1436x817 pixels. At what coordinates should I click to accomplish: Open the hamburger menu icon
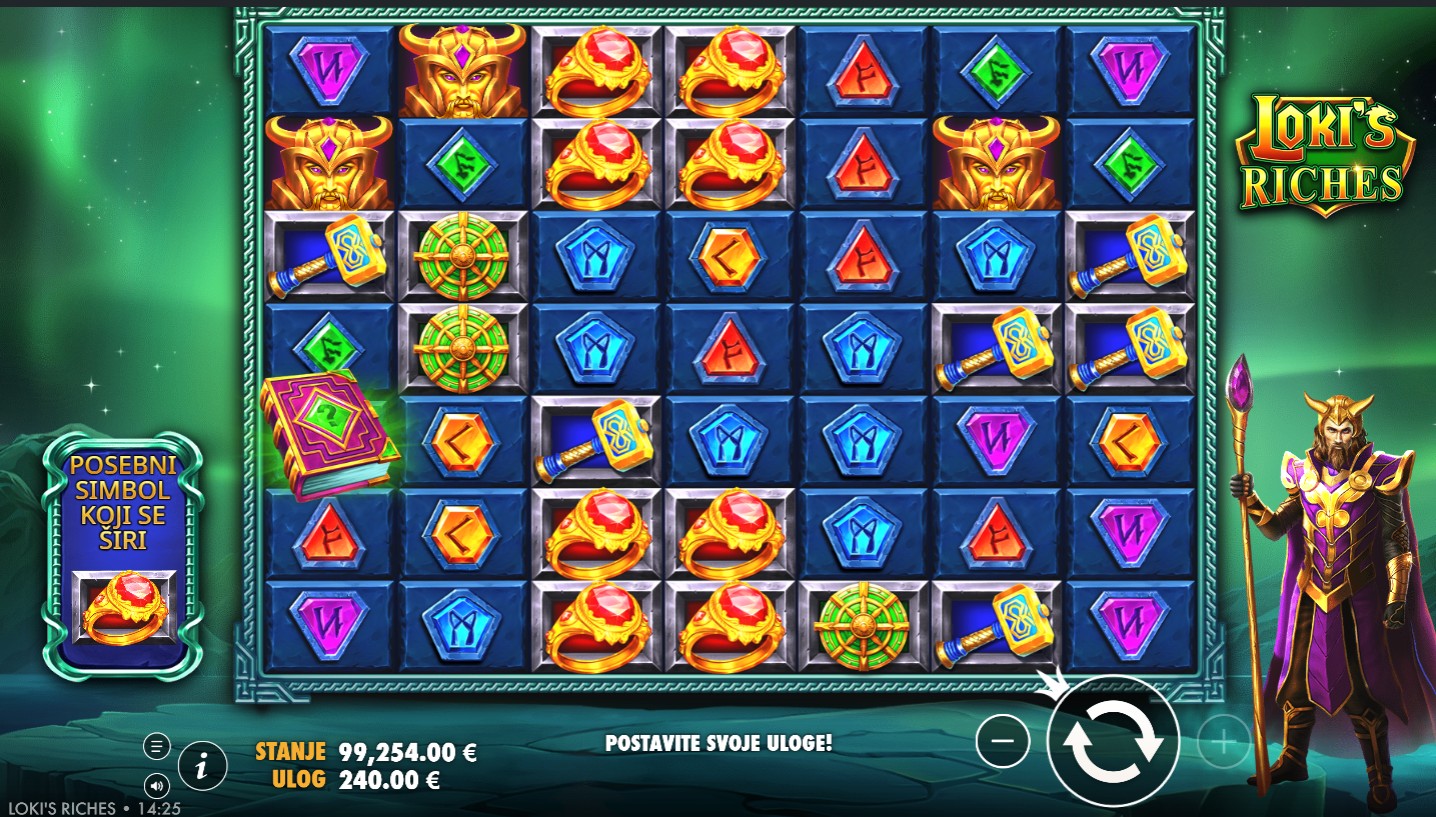tap(157, 746)
